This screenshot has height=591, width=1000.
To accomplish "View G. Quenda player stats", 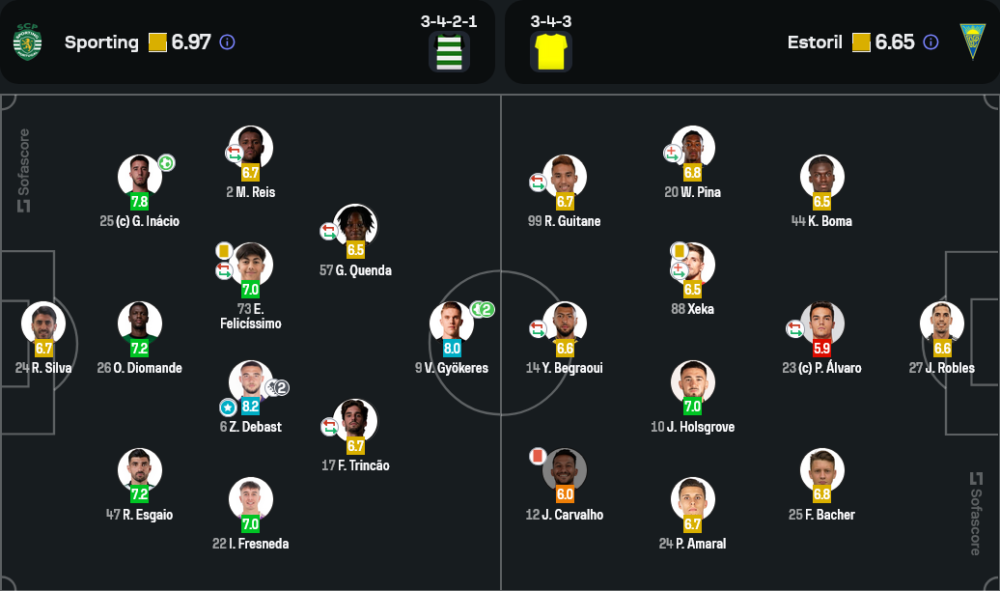I will click(x=356, y=226).
